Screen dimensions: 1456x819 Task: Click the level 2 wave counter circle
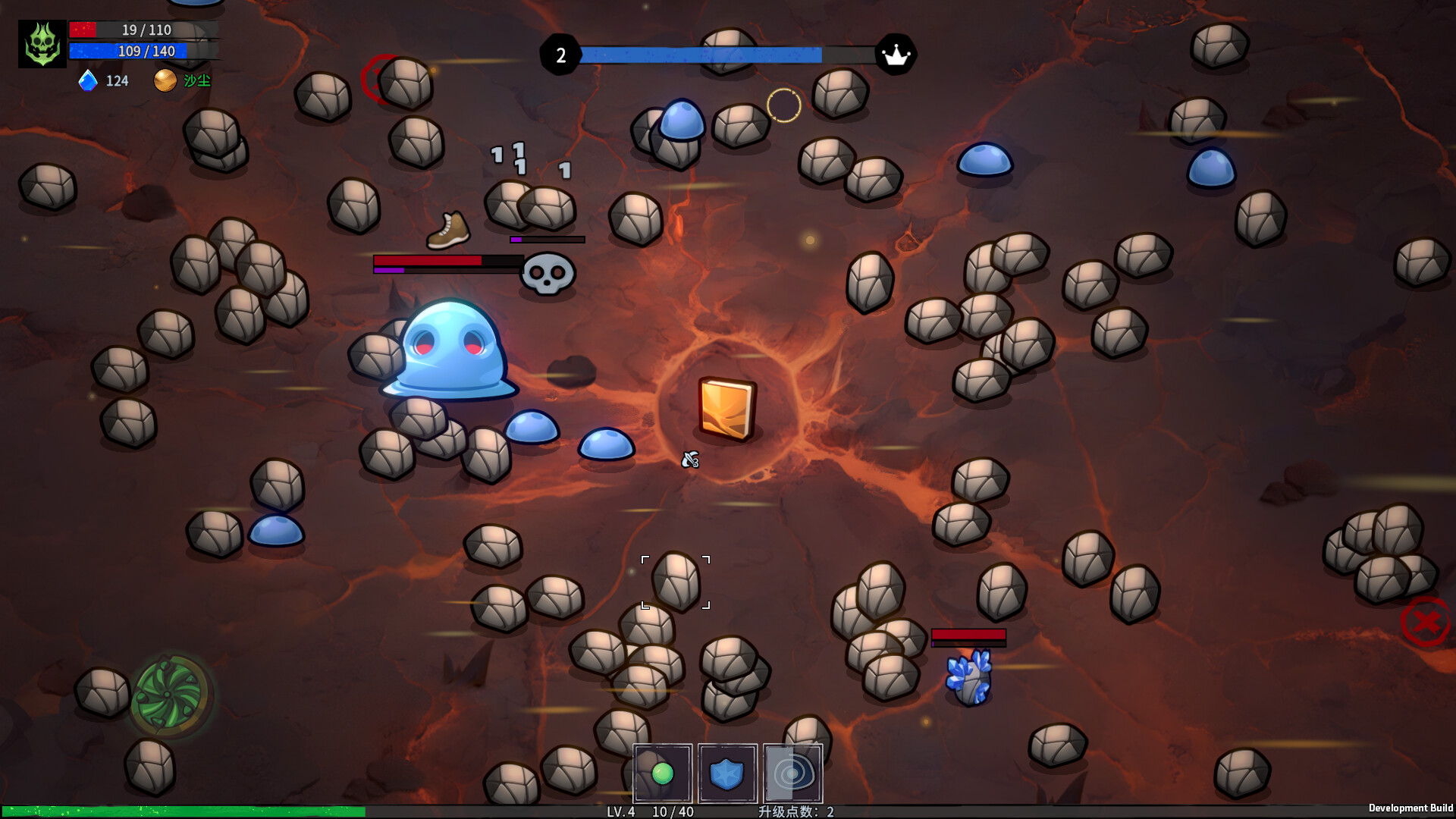tap(562, 54)
